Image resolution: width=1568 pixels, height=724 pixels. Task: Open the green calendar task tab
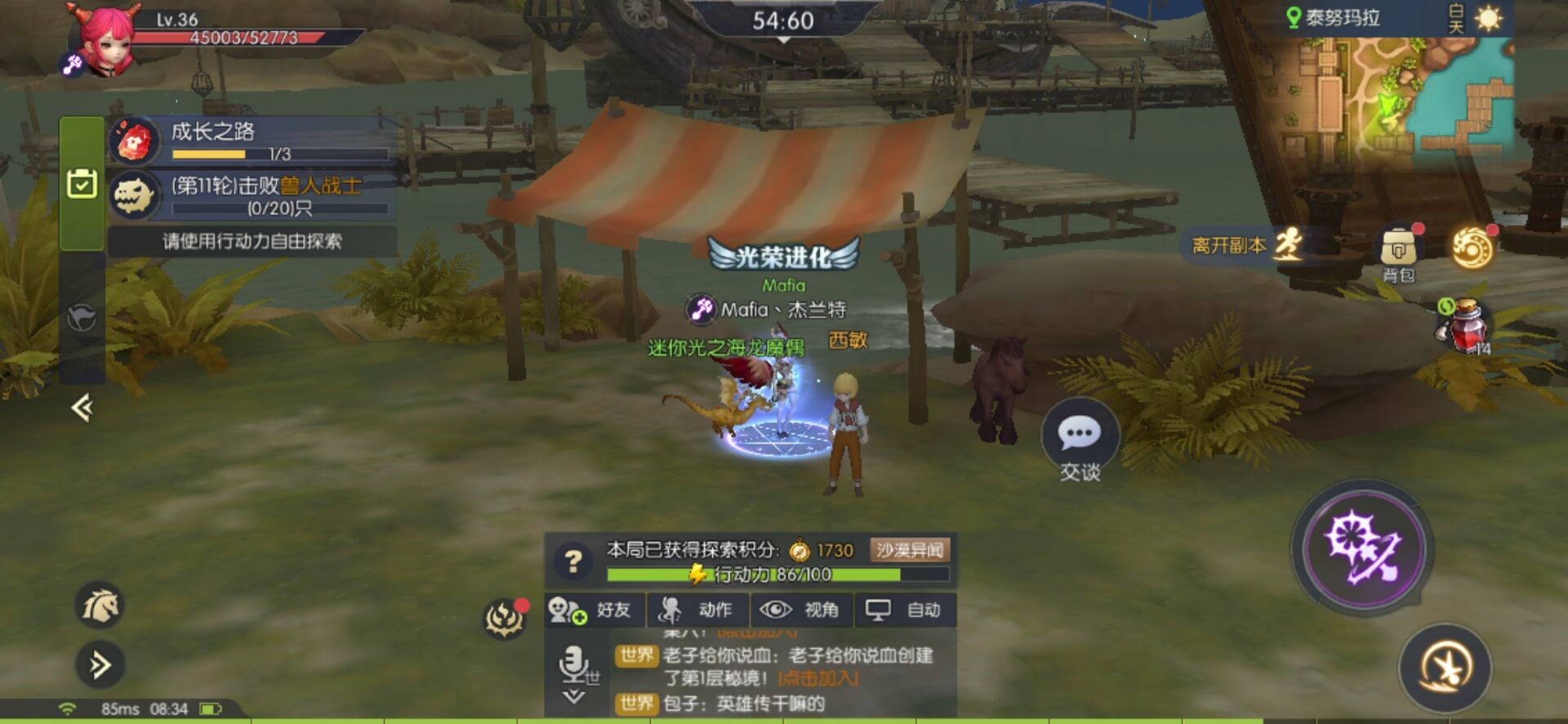click(82, 184)
